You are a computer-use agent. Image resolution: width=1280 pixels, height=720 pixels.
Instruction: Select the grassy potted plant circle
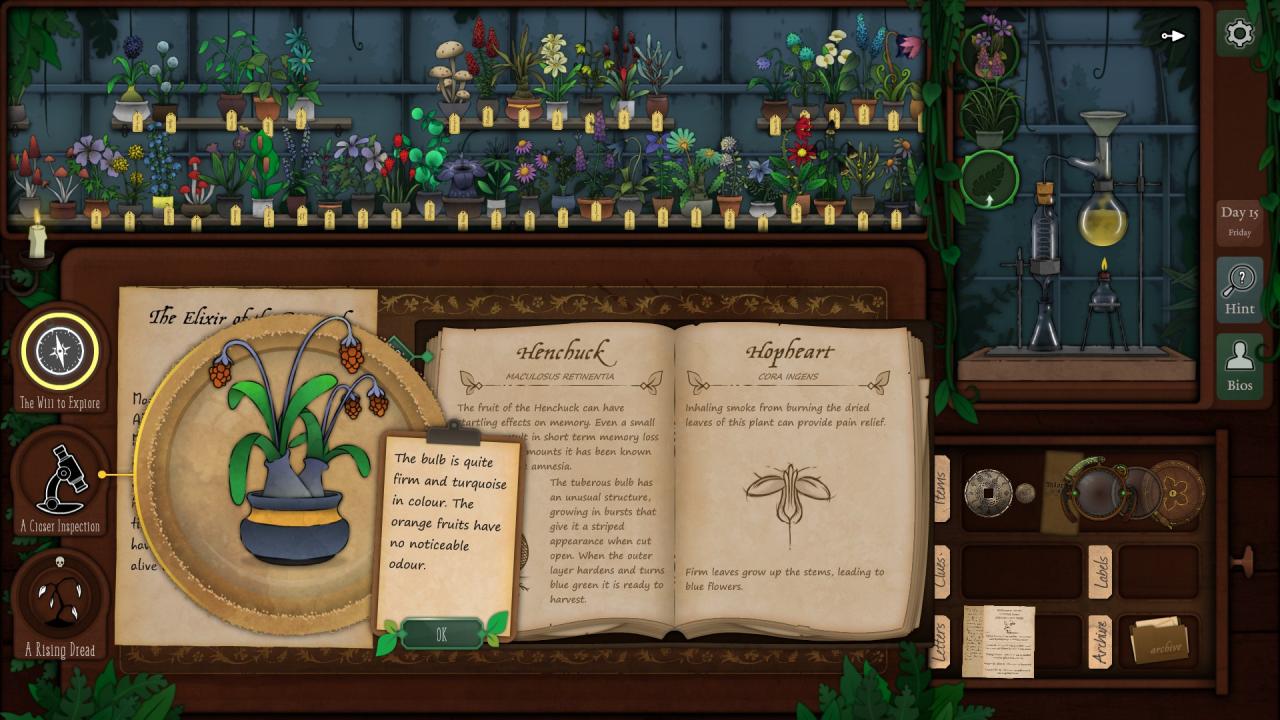coord(989,114)
